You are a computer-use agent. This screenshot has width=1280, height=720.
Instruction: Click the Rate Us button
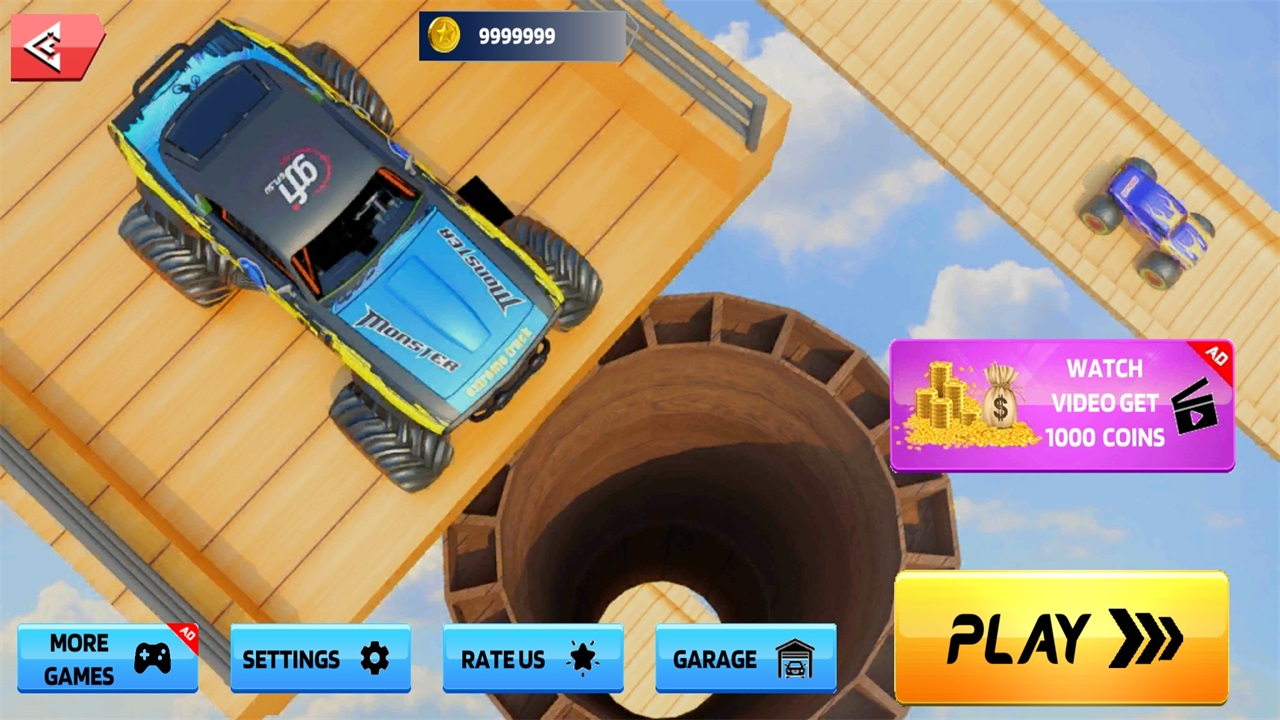[x=533, y=658]
